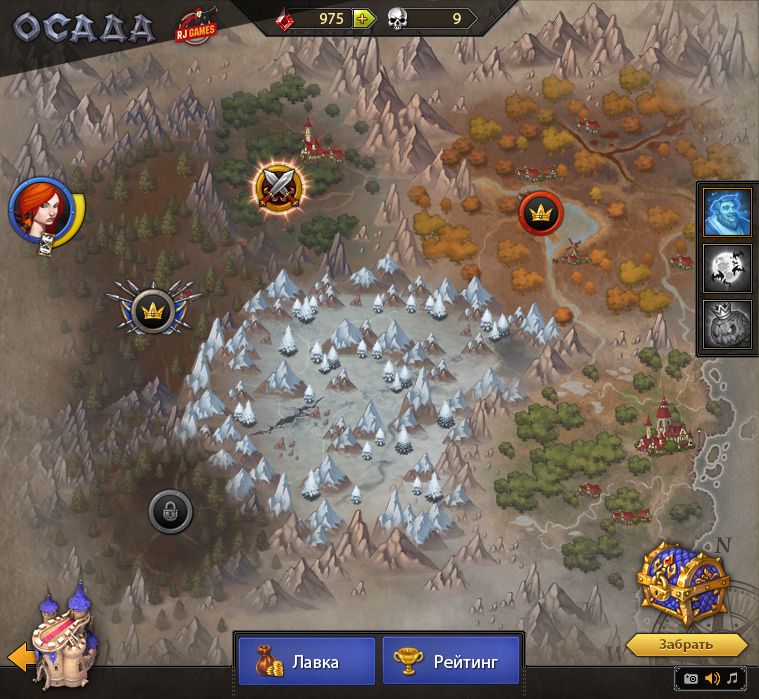Add more red gems with the plus button

[x=362, y=18]
